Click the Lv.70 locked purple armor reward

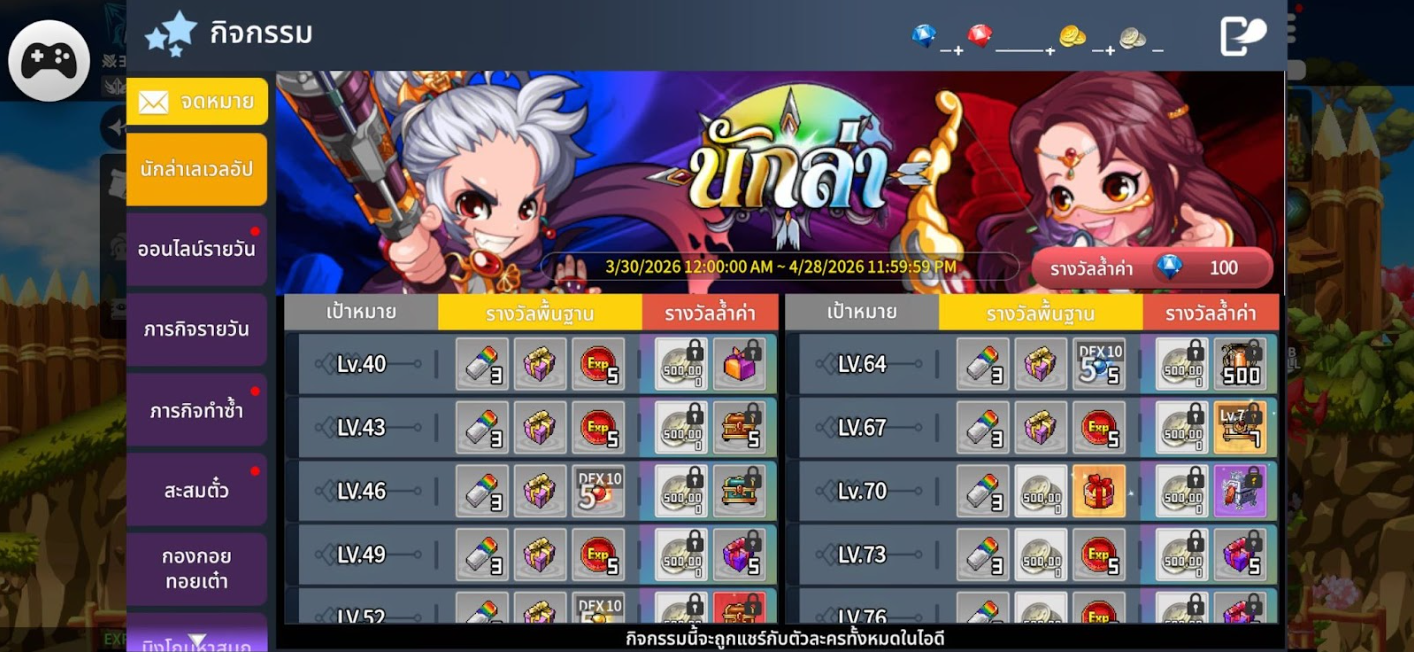(x=1240, y=491)
